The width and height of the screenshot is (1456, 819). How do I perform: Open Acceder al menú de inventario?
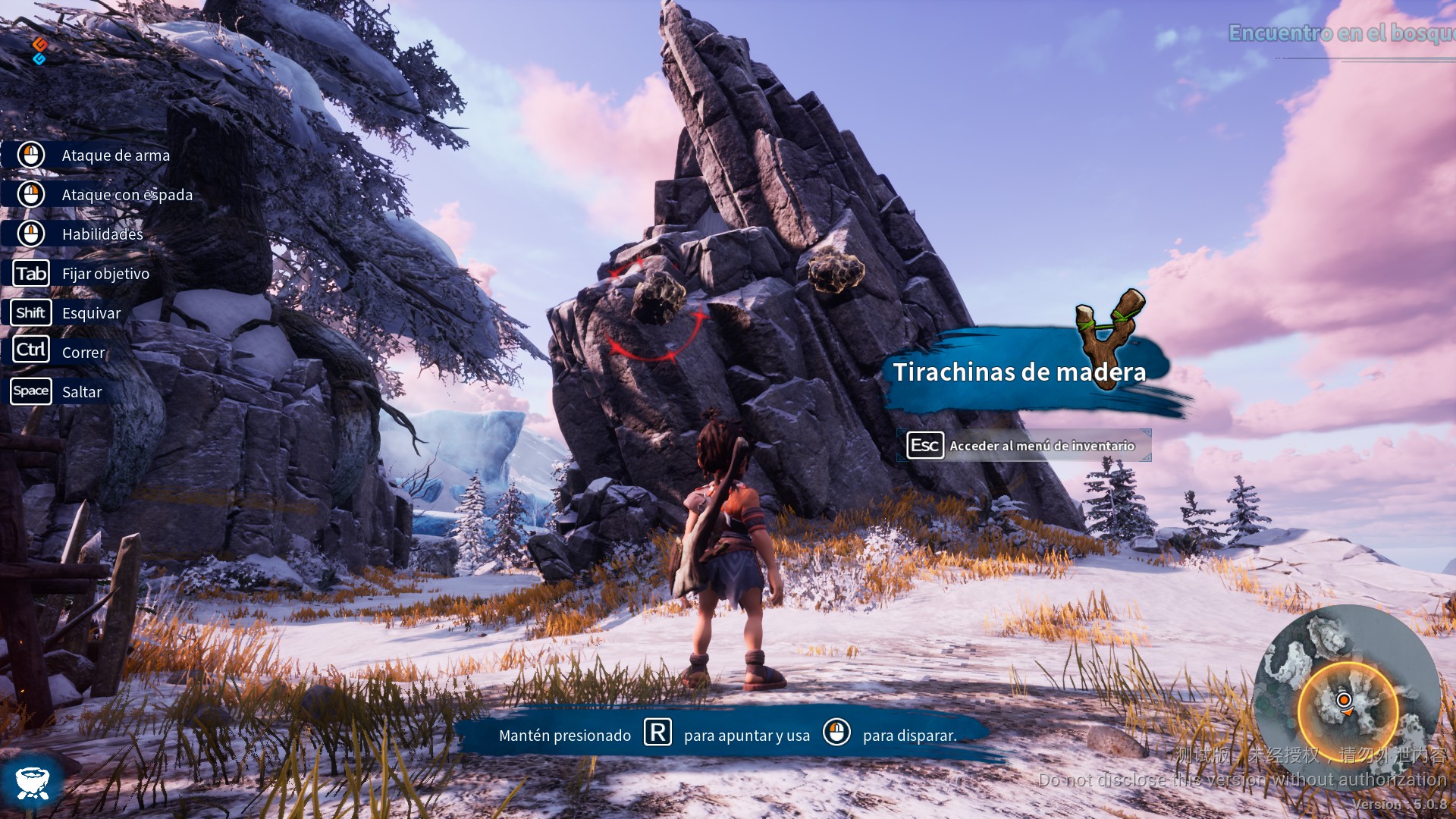click(1024, 446)
